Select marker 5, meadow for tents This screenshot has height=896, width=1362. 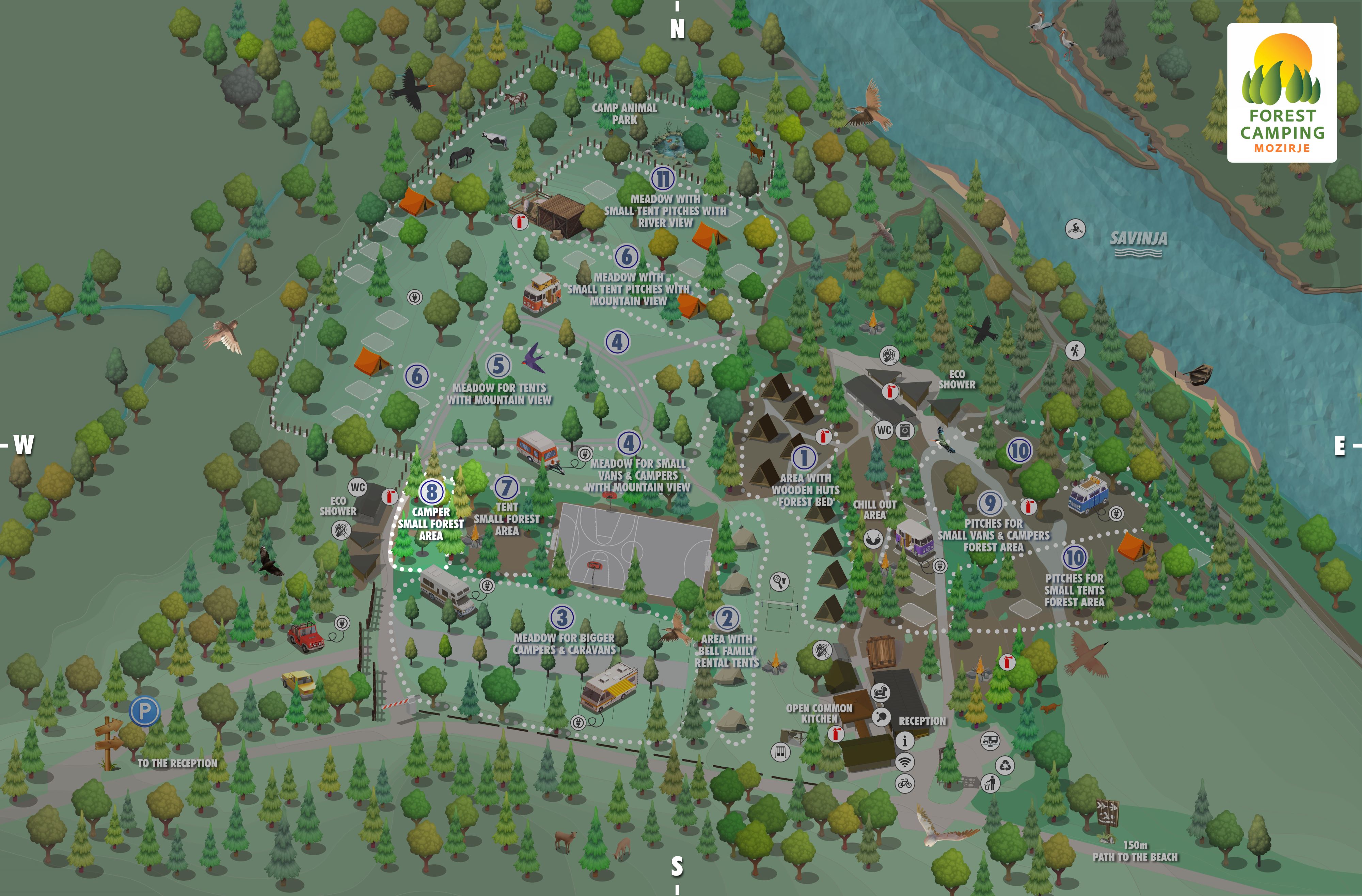click(498, 366)
